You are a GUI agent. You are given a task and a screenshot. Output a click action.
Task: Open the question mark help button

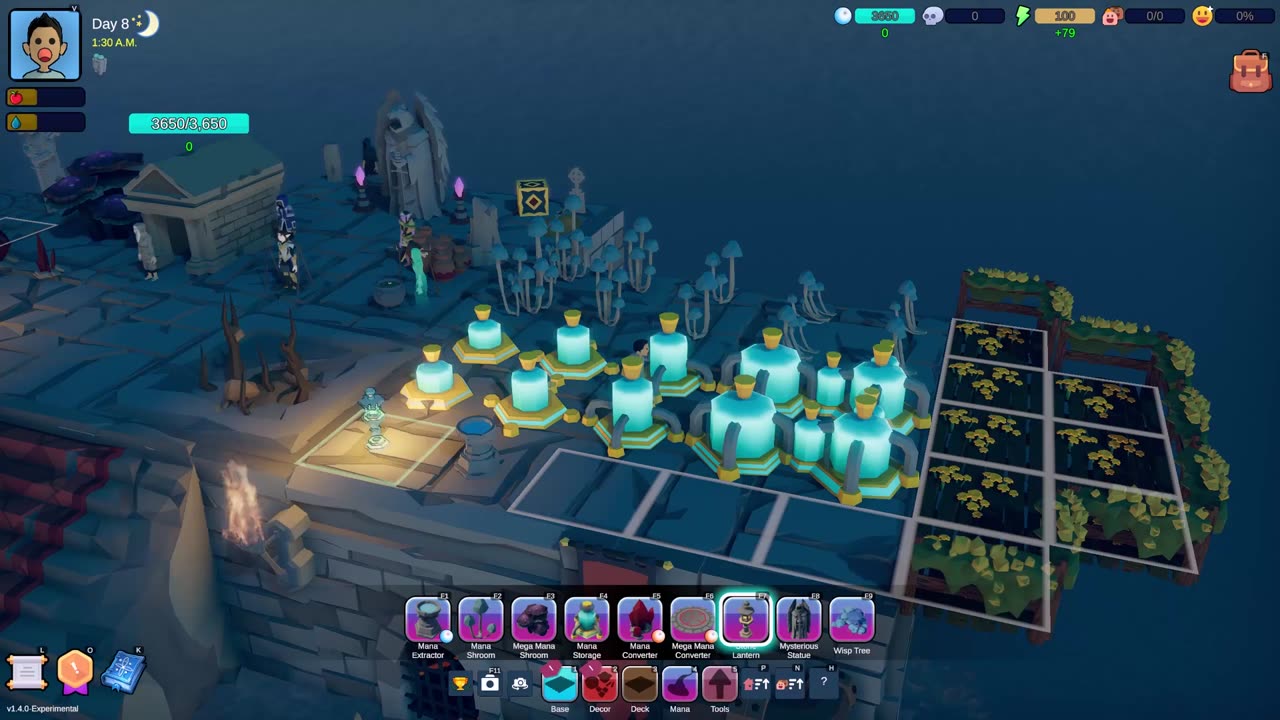point(824,683)
